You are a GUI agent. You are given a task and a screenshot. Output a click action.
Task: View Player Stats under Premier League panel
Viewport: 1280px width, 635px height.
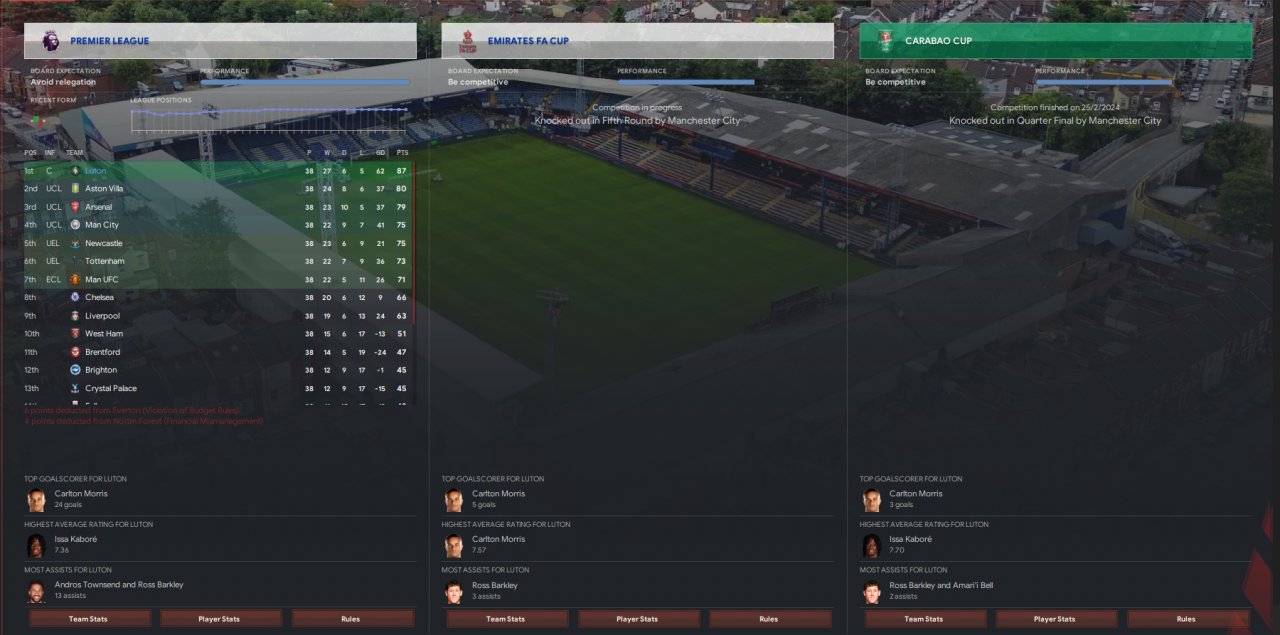[219, 619]
